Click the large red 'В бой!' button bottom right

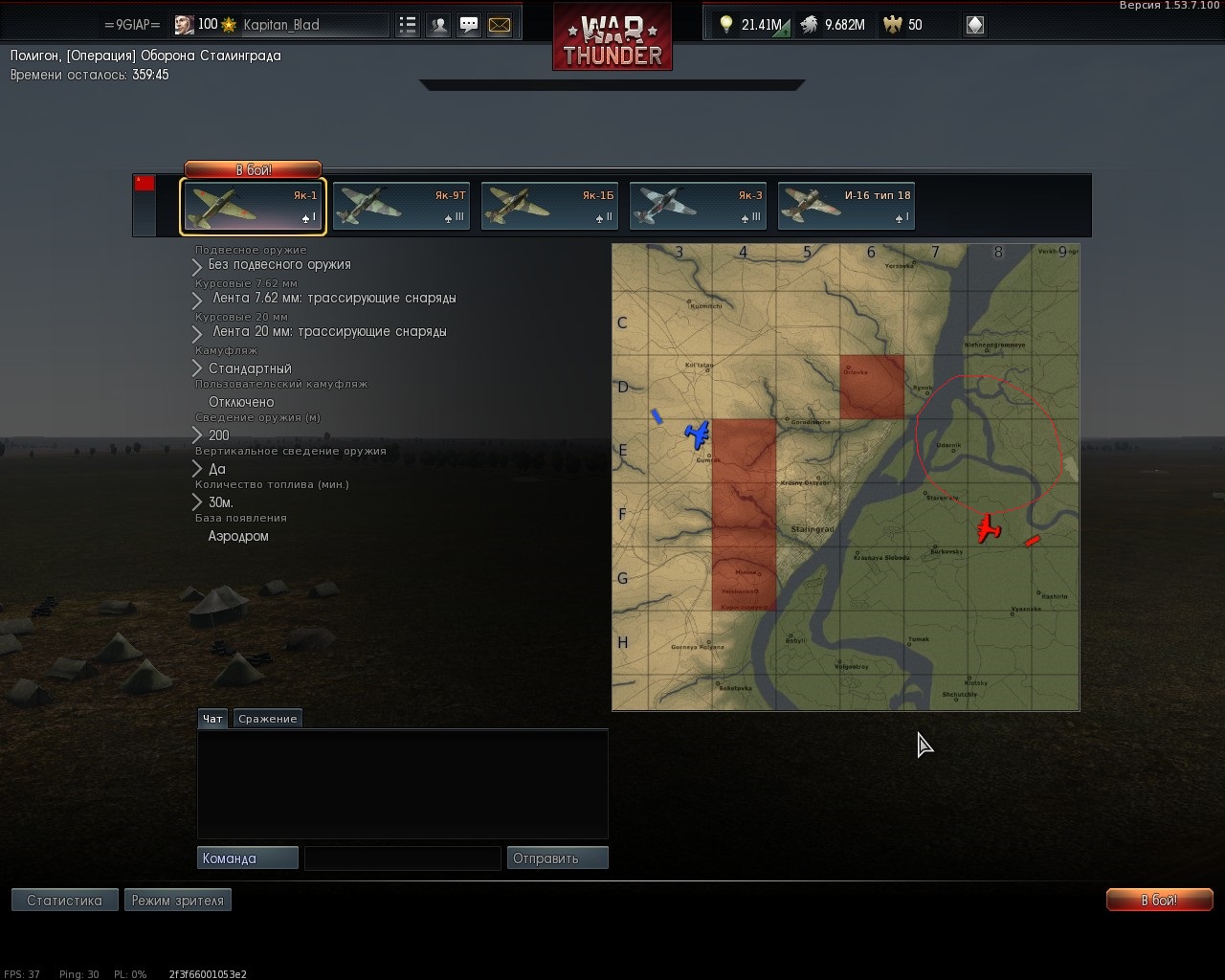[x=1159, y=901]
